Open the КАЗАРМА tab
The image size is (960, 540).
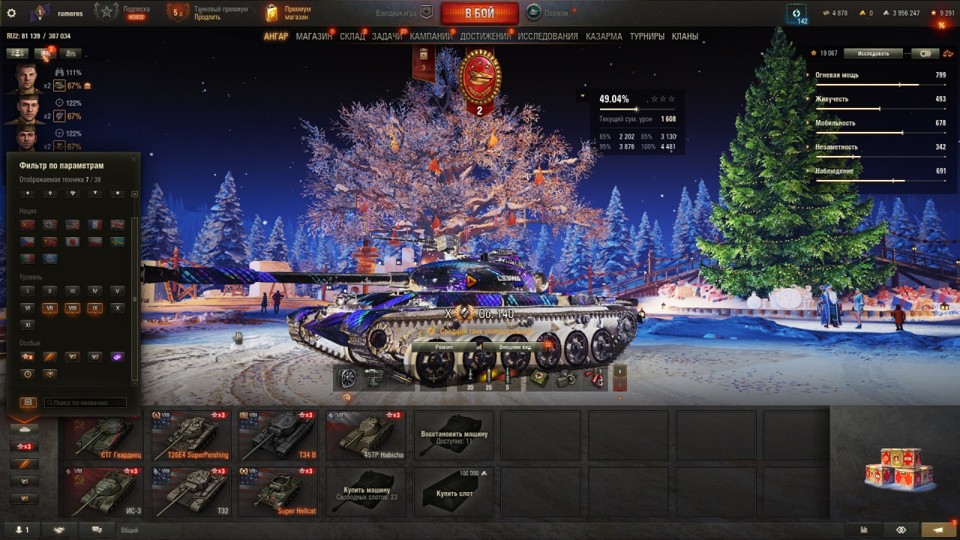pos(604,37)
